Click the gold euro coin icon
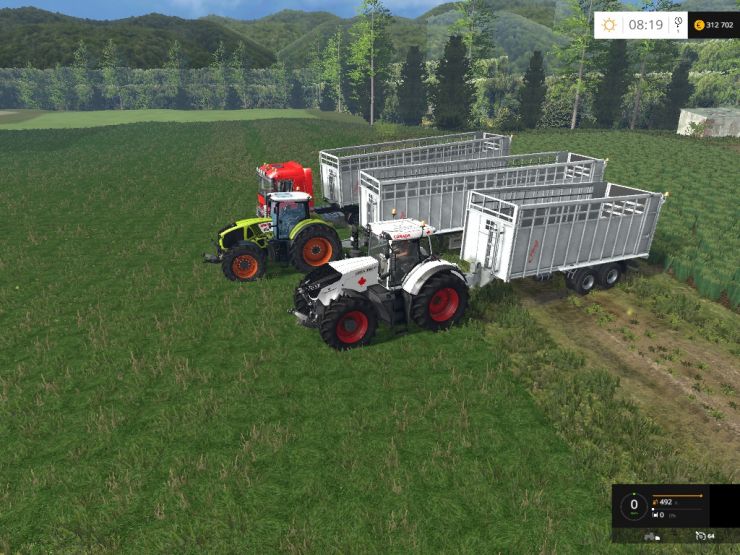 696,24
